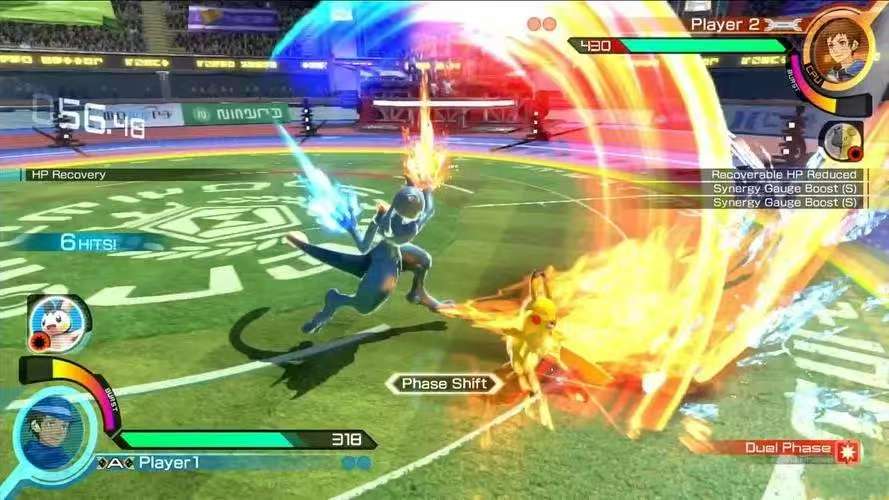Select Player 2's support Pokémon icon

[x=840, y=141]
